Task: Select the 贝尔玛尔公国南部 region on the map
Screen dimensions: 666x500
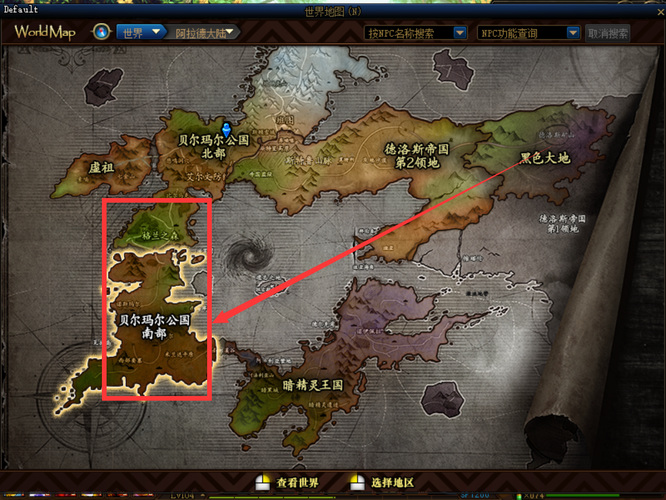Action: 155,326
